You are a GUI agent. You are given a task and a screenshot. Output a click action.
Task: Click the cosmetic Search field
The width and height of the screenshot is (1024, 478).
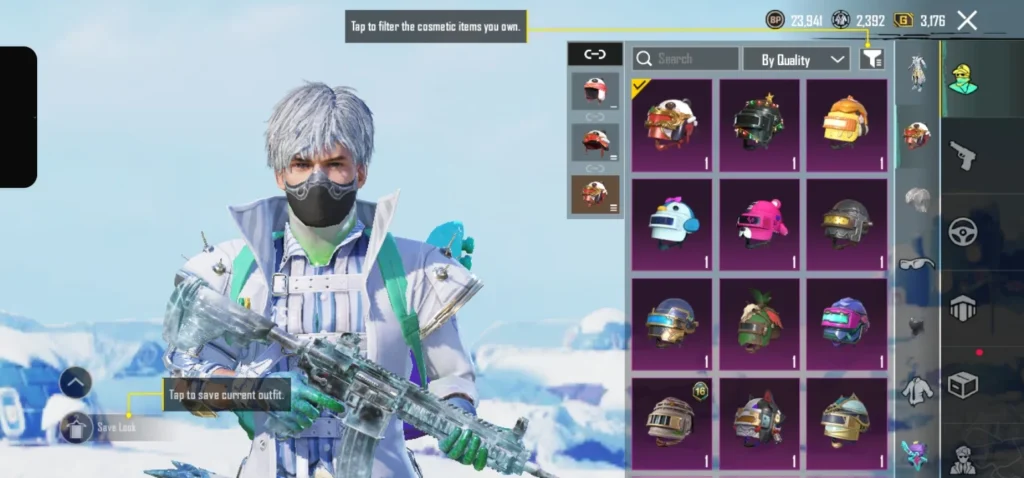click(686, 59)
